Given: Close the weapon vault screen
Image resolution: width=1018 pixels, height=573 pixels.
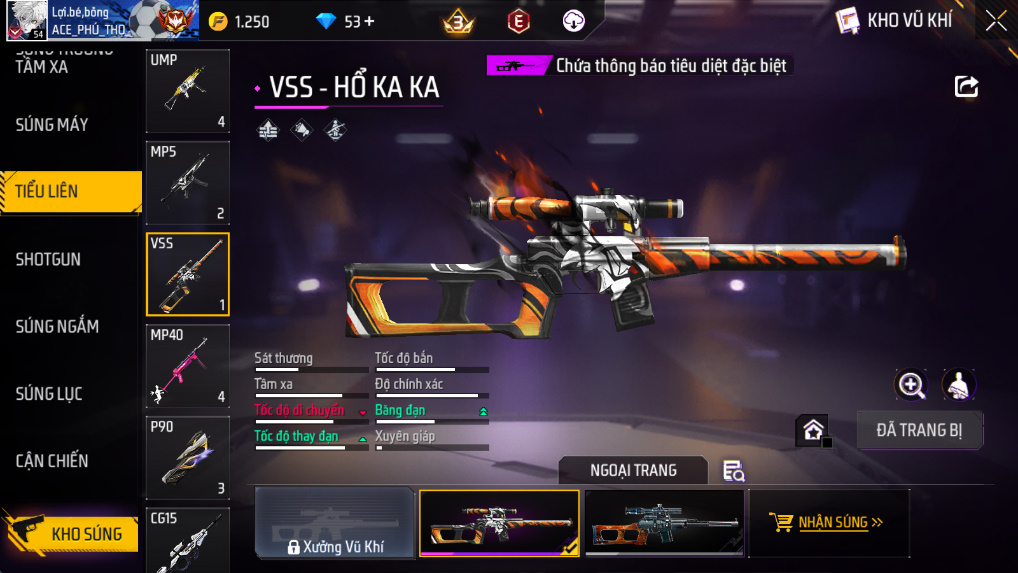Looking at the screenshot, I should [996, 21].
